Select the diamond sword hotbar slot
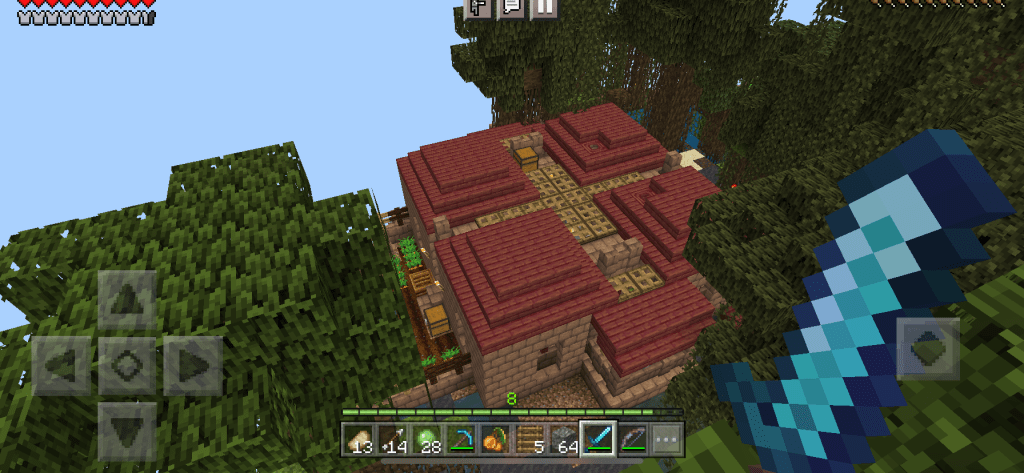The width and height of the screenshot is (1024, 473). 598,438
